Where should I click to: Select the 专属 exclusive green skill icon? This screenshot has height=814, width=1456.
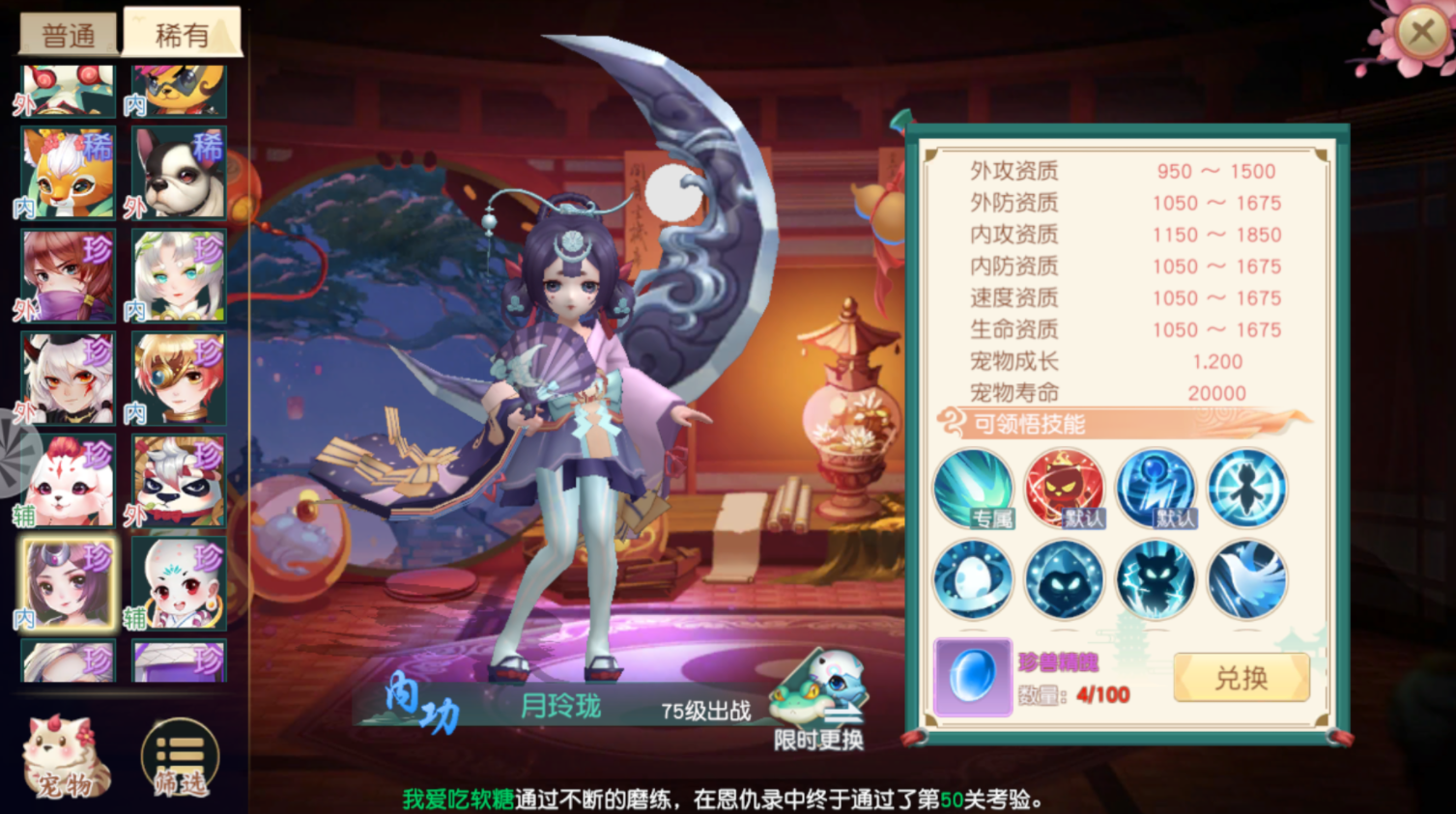pos(973,489)
